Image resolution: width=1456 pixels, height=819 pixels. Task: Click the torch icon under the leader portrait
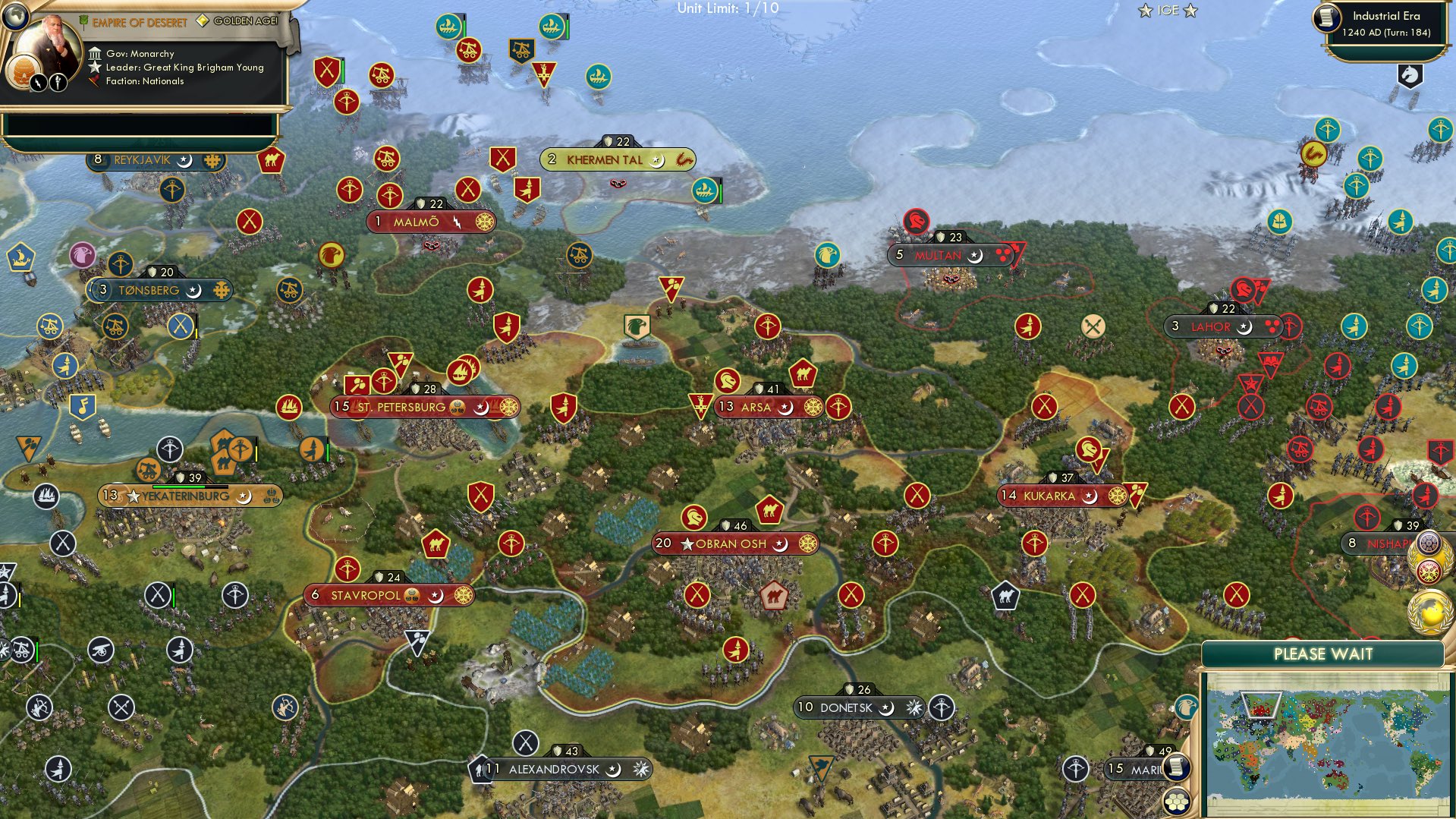click(59, 83)
